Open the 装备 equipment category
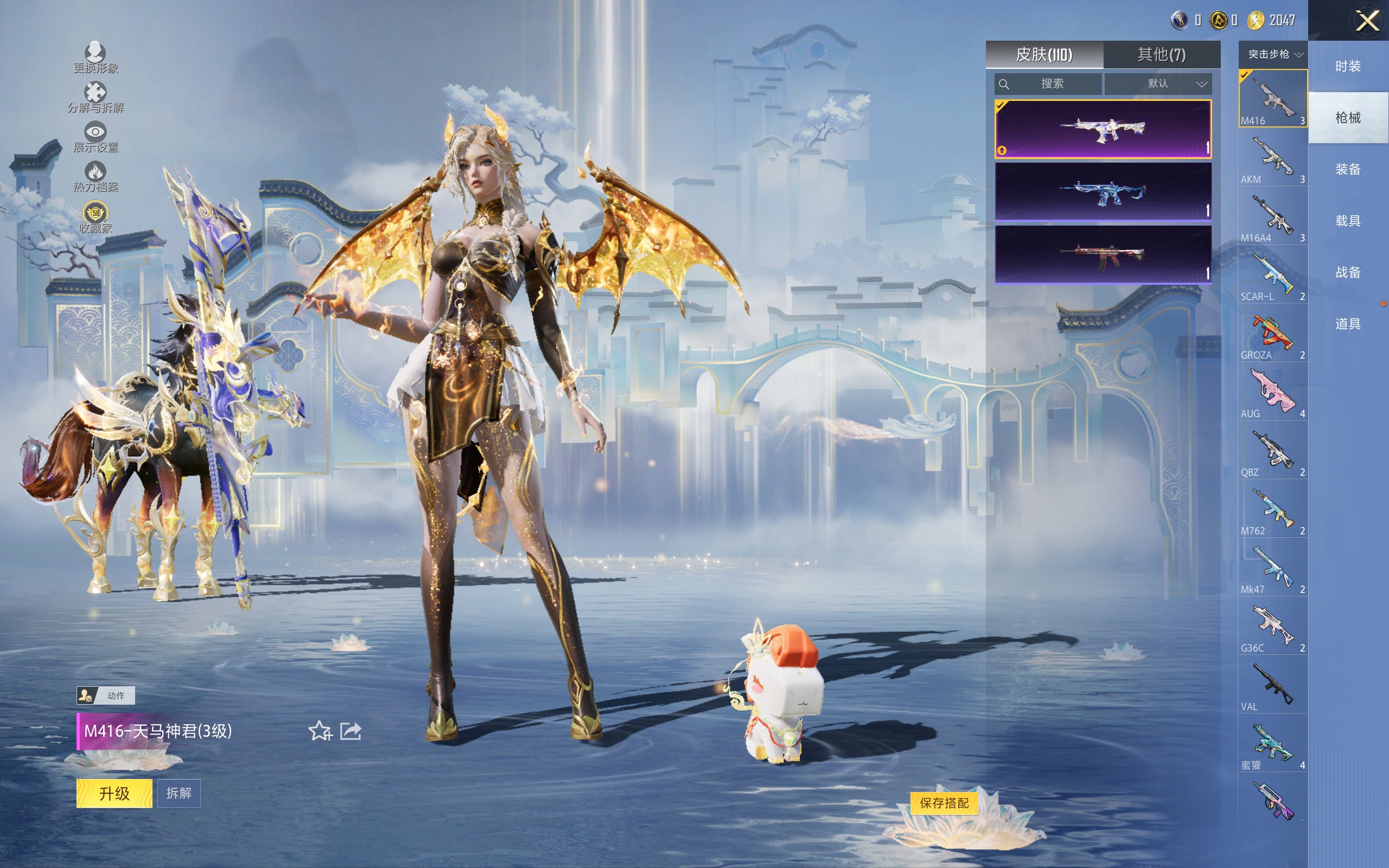 pyautogui.click(x=1348, y=169)
